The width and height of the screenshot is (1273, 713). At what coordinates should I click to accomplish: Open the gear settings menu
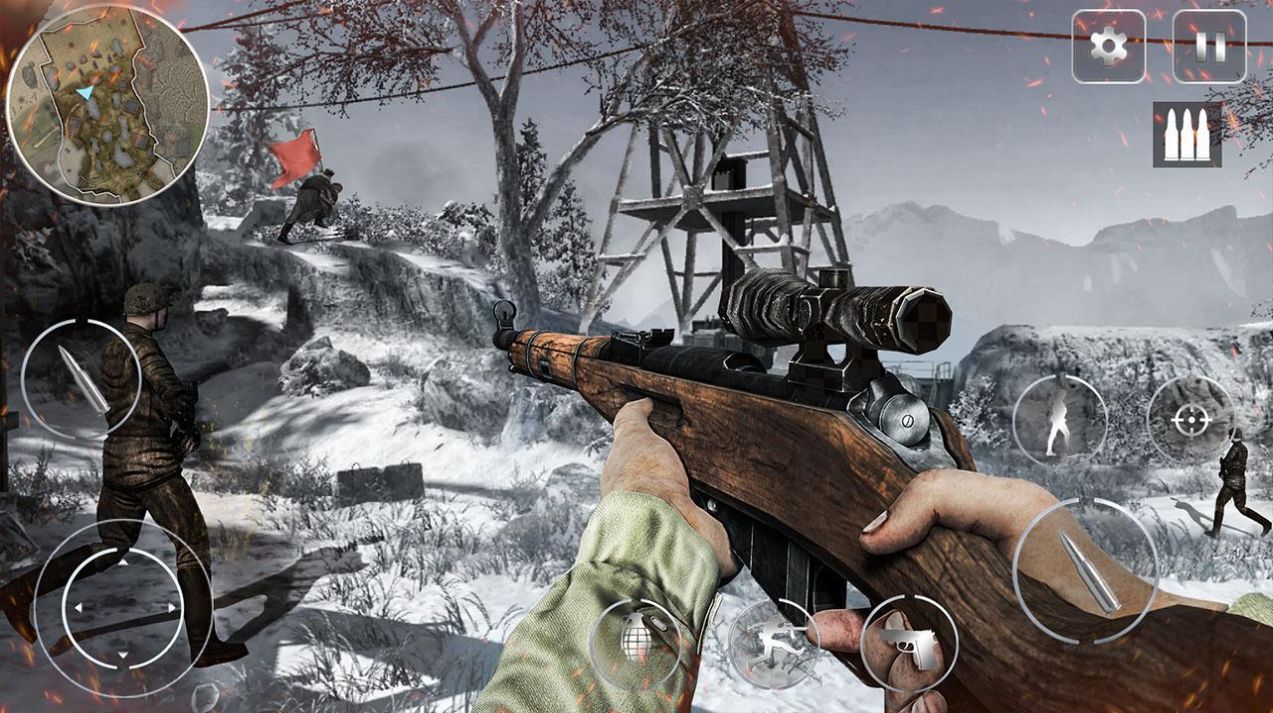click(x=1108, y=46)
